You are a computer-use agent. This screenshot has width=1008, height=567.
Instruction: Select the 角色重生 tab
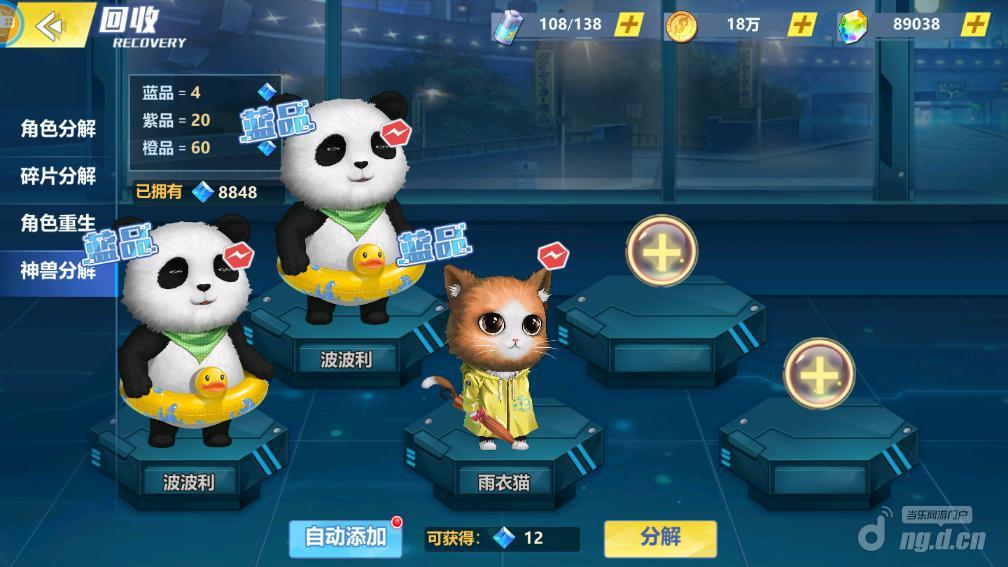(x=58, y=222)
